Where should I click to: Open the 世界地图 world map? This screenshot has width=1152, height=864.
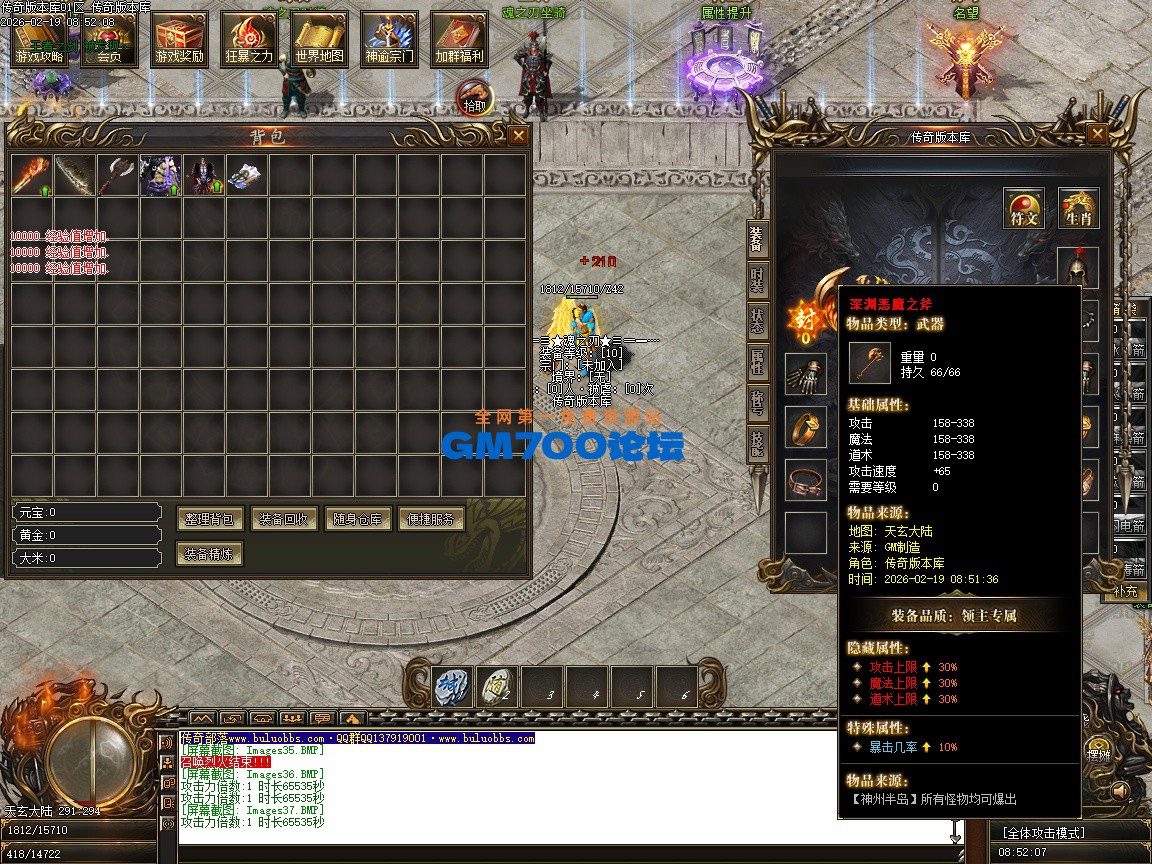point(319,40)
